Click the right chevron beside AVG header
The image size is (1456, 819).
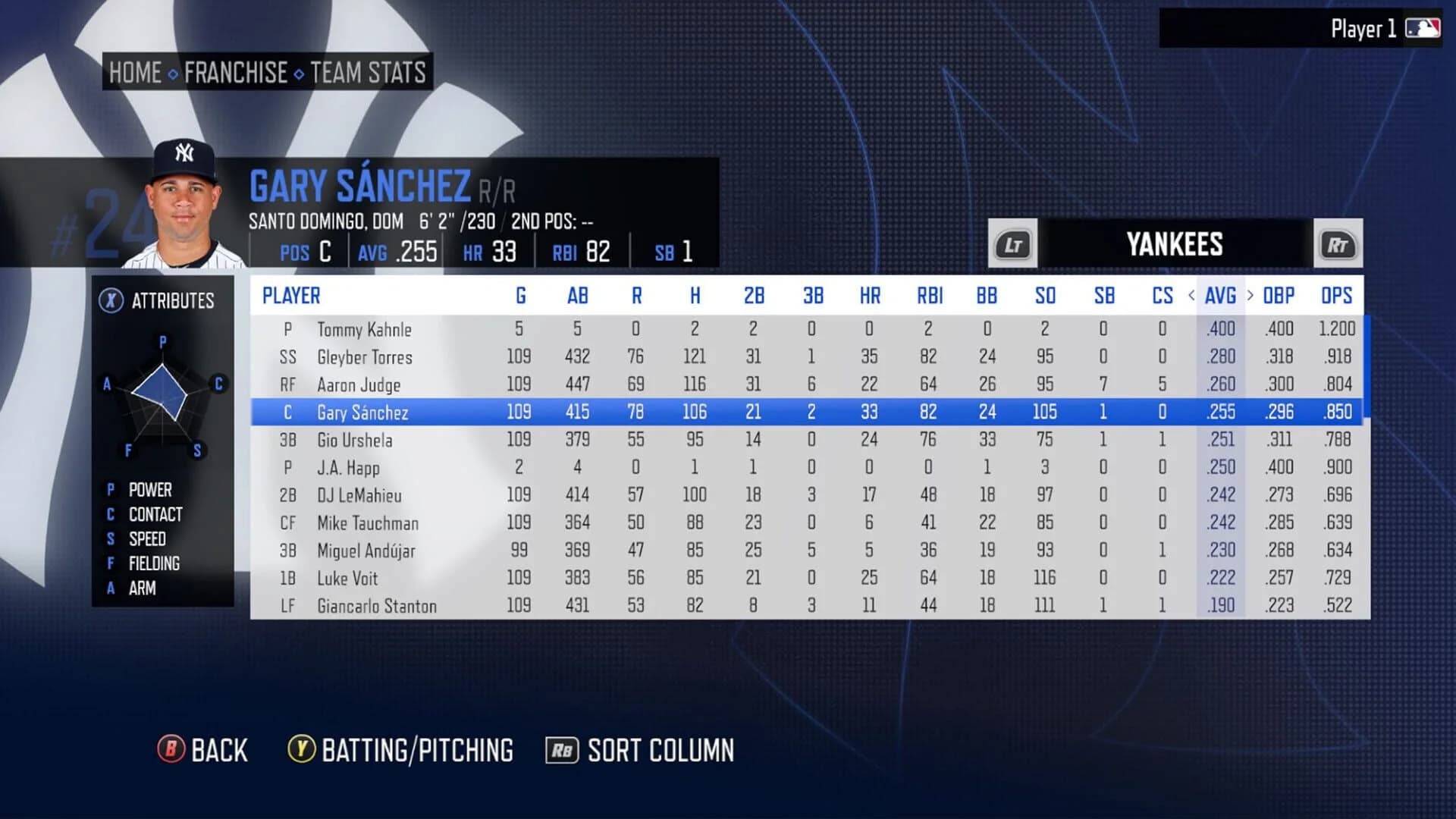tap(1249, 296)
